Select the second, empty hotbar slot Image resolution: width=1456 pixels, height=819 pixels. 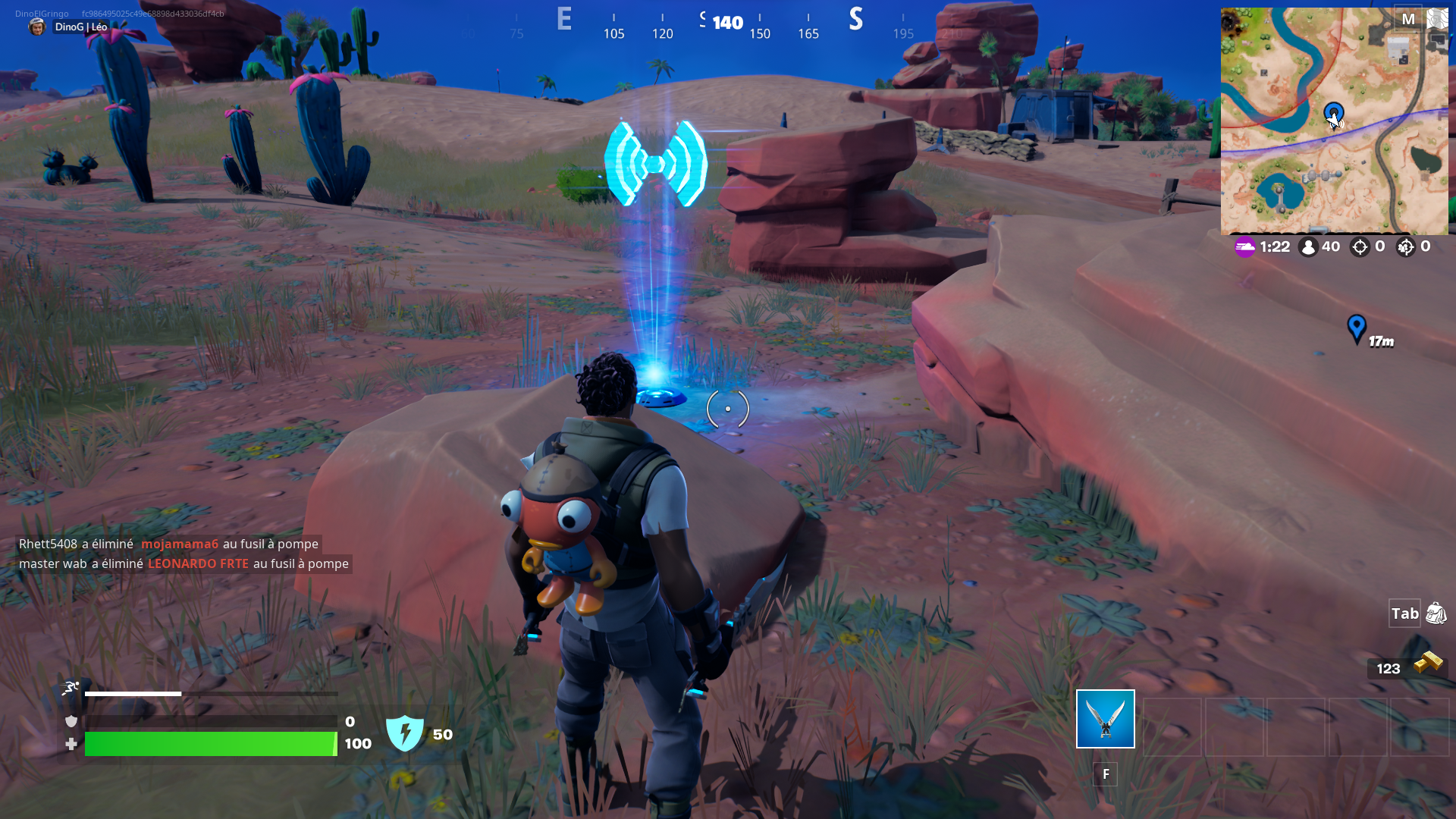click(x=1172, y=728)
